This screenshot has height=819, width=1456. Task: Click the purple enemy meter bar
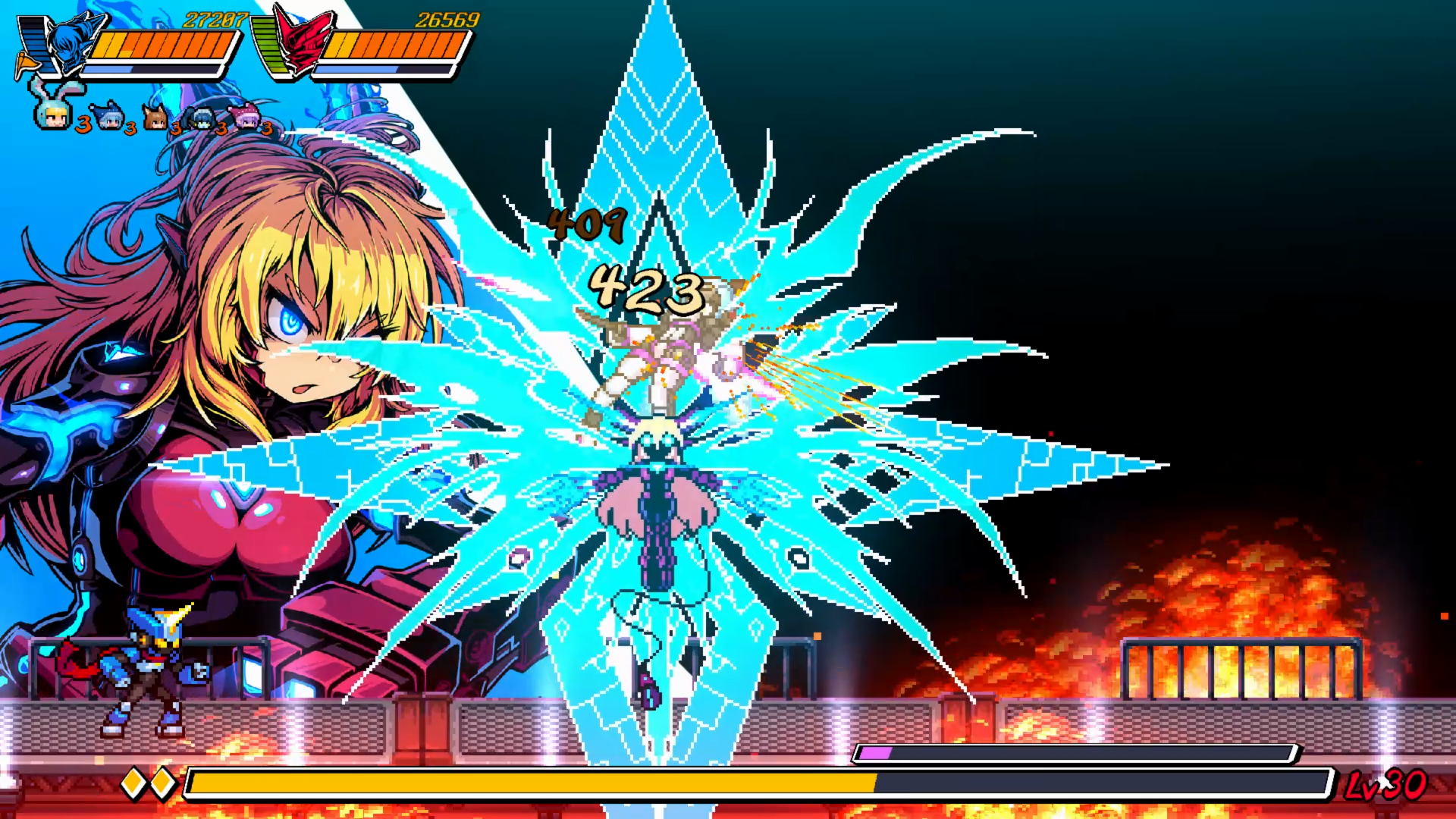coord(874,754)
